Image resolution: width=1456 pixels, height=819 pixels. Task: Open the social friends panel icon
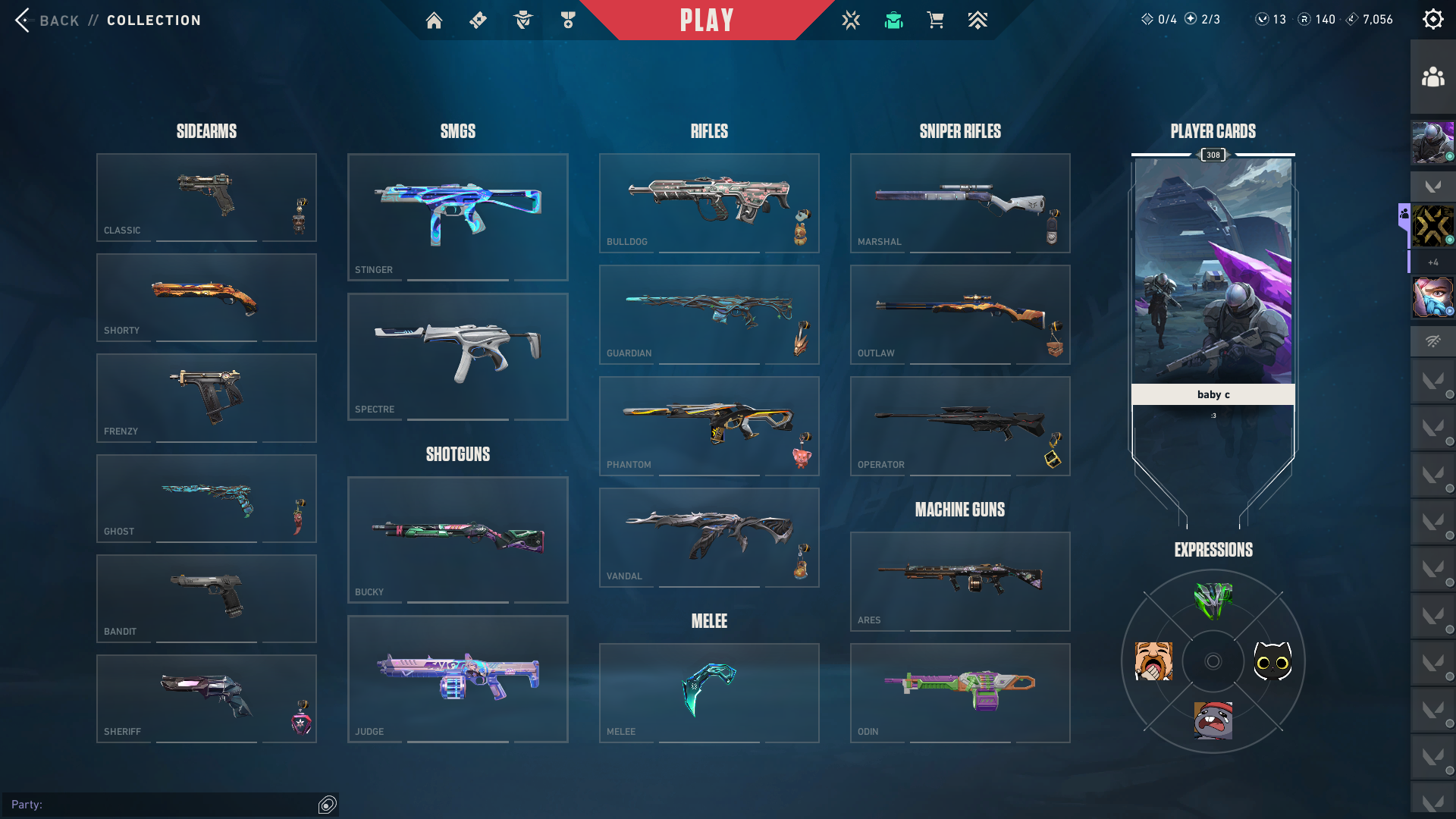click(x=1432, y=77)
